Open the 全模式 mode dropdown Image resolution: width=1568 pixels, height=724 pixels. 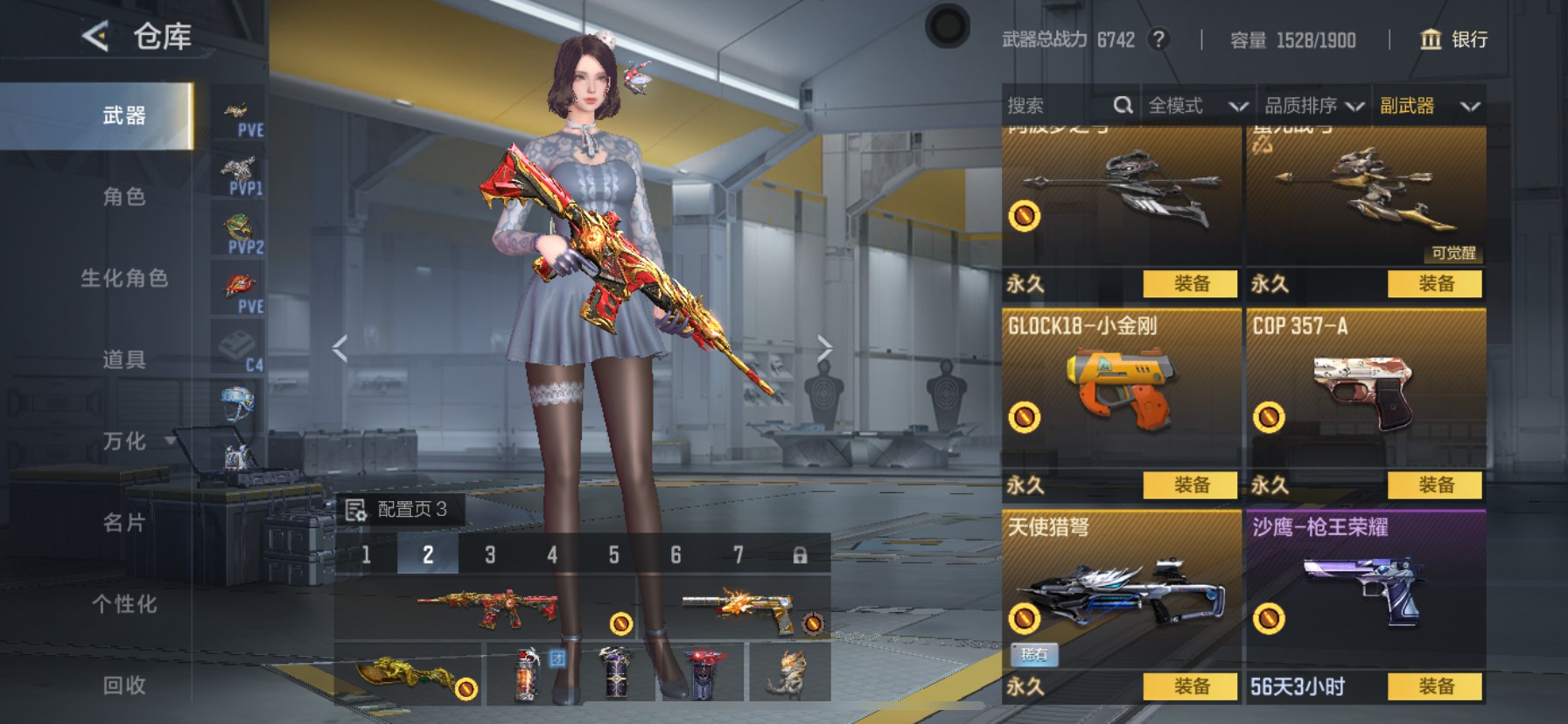point(1197,106)
